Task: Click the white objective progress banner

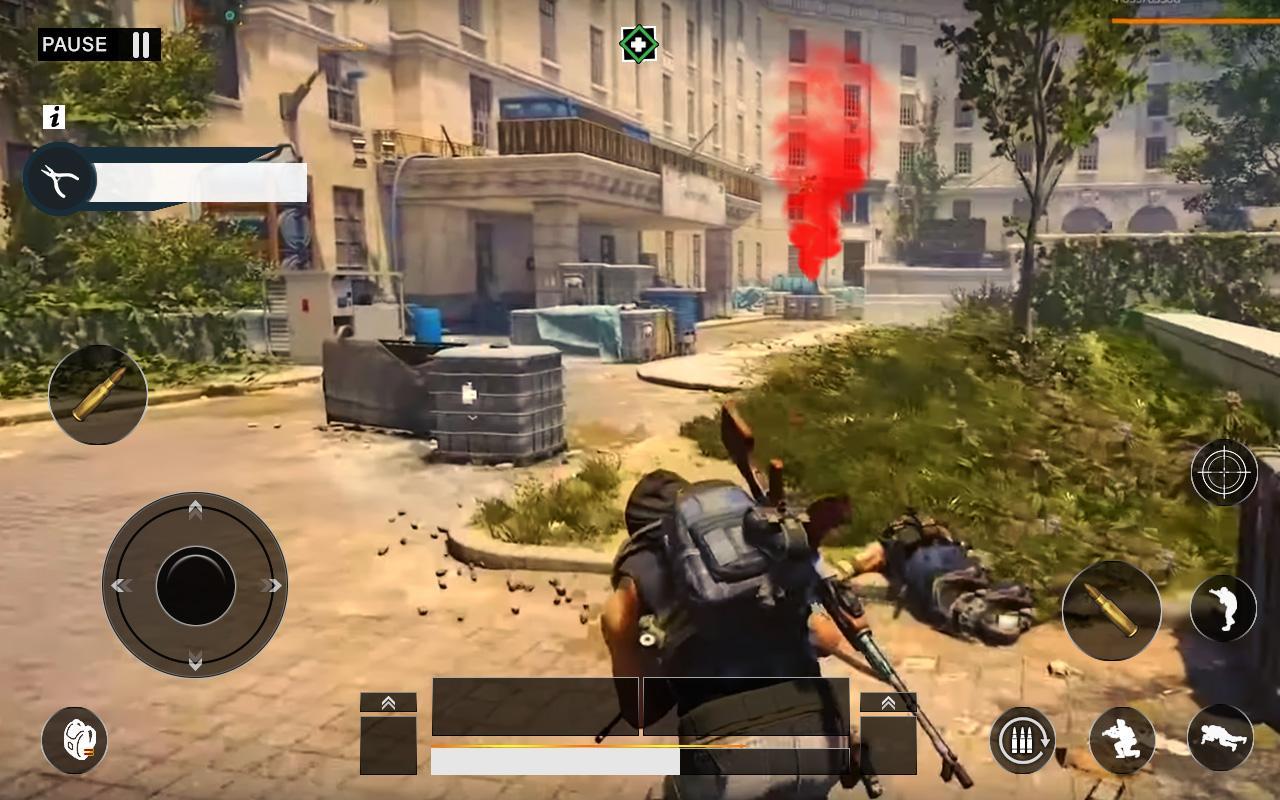Action: click(x=200, y=180)
